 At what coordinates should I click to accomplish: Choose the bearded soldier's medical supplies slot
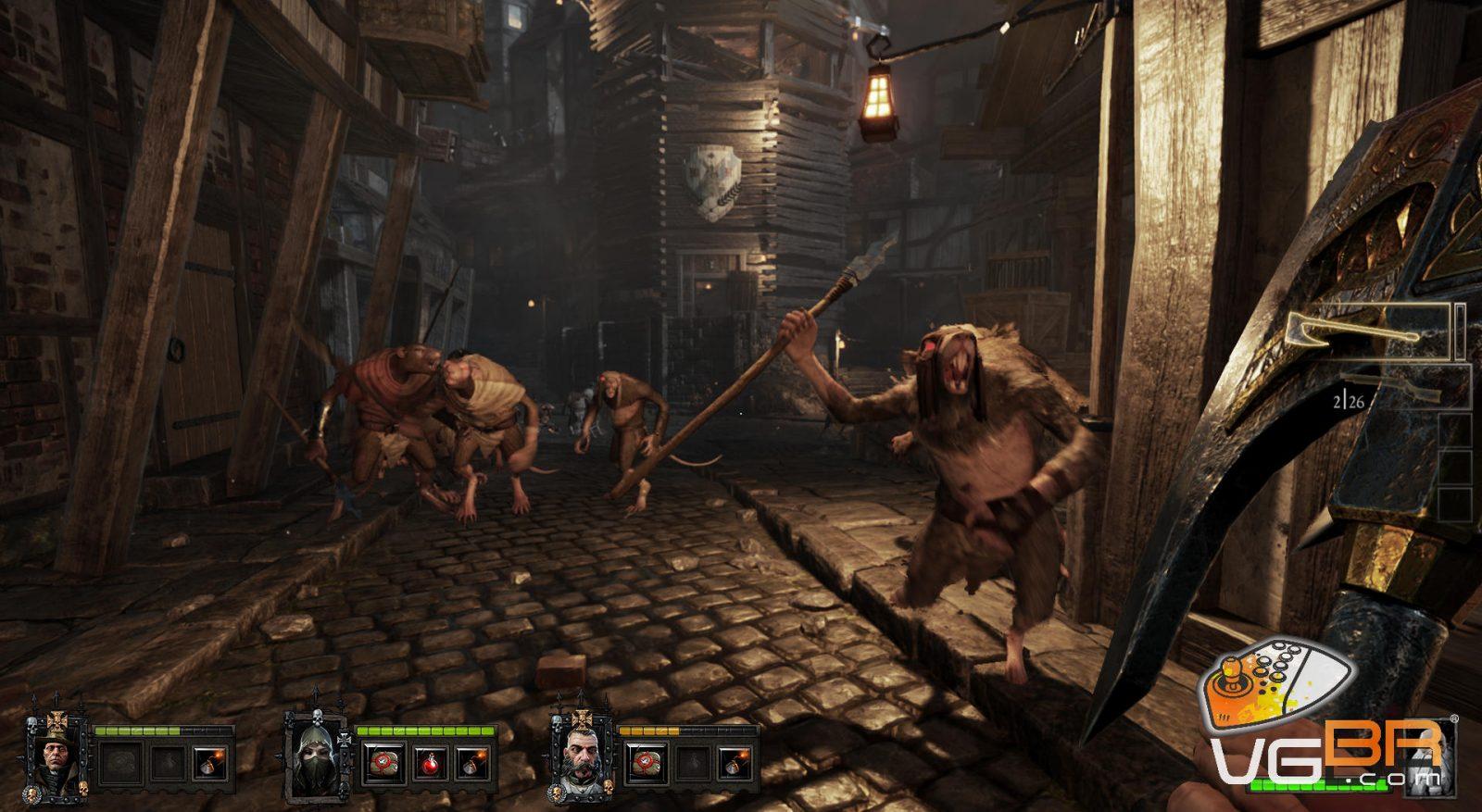(x=645, y=764)
